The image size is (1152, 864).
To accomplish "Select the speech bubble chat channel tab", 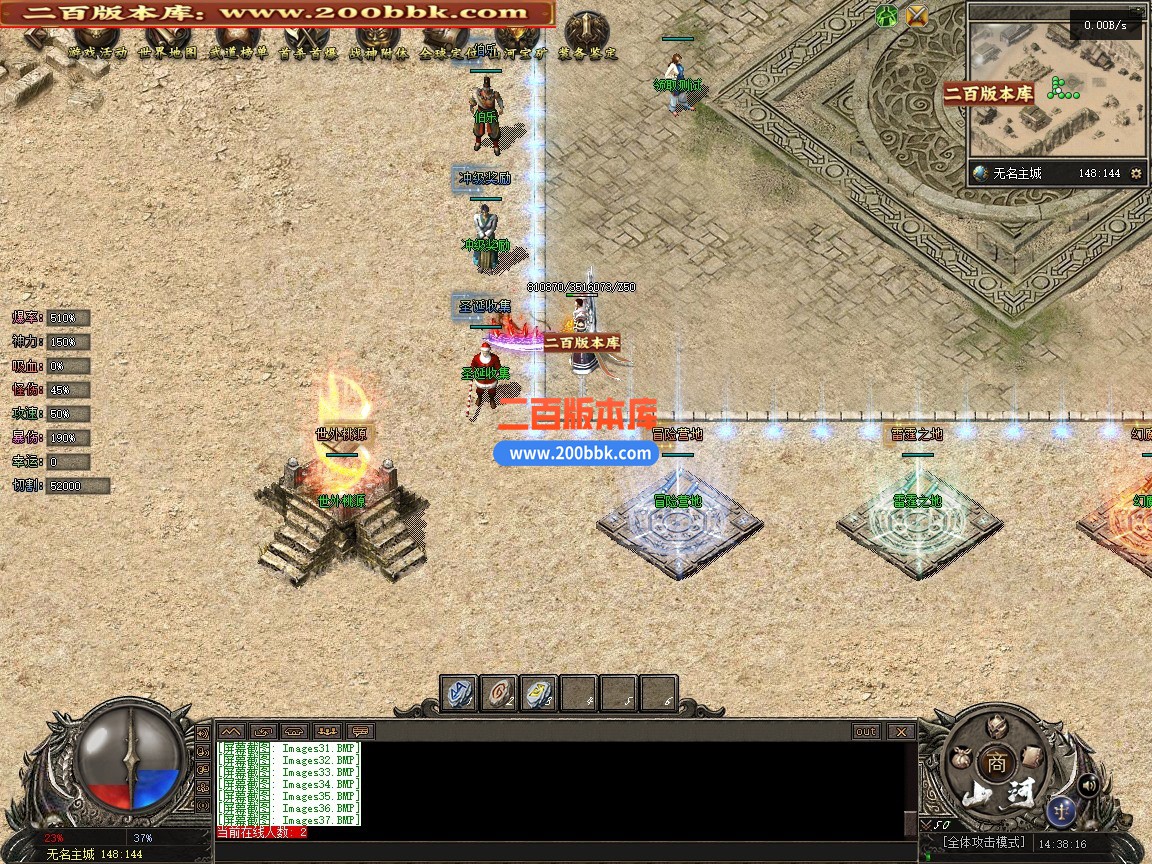I will [360, 731].
